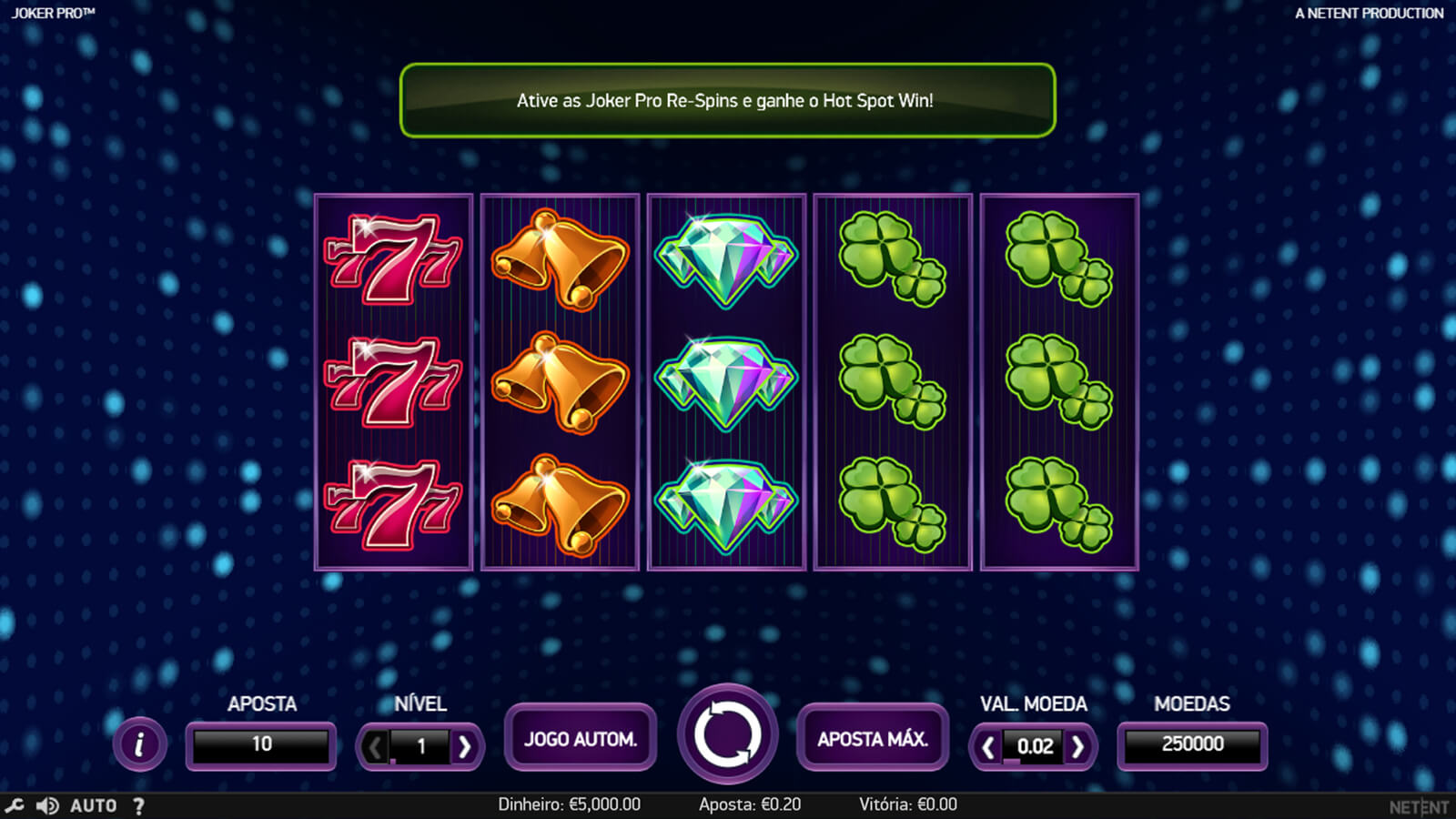1456x819 pixels.
Task: Spin the reels with the circular arrow button
Action: [727, 734]
